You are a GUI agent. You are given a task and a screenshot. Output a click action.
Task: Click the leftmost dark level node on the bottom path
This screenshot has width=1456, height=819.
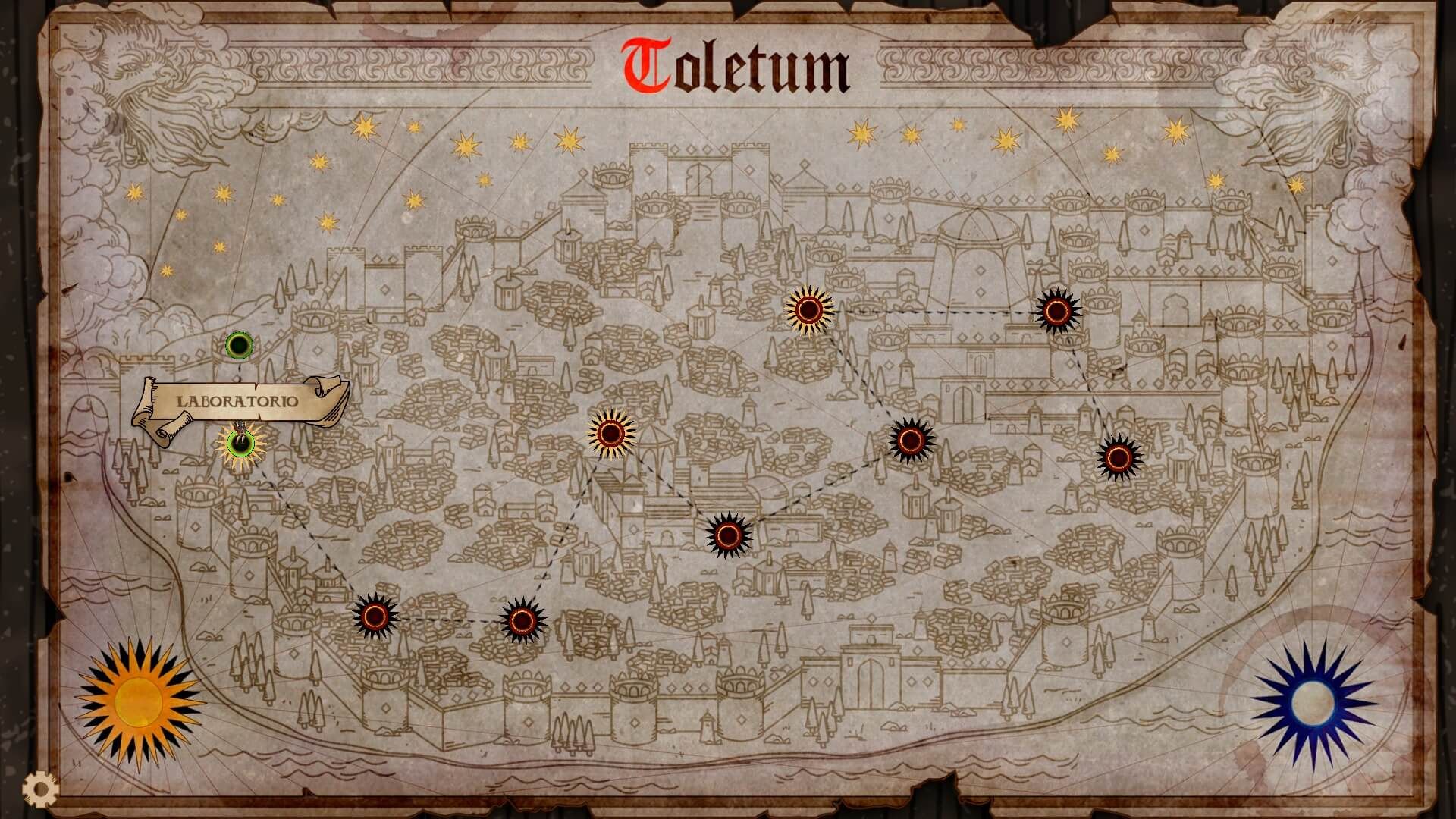[x=377, y=617]
